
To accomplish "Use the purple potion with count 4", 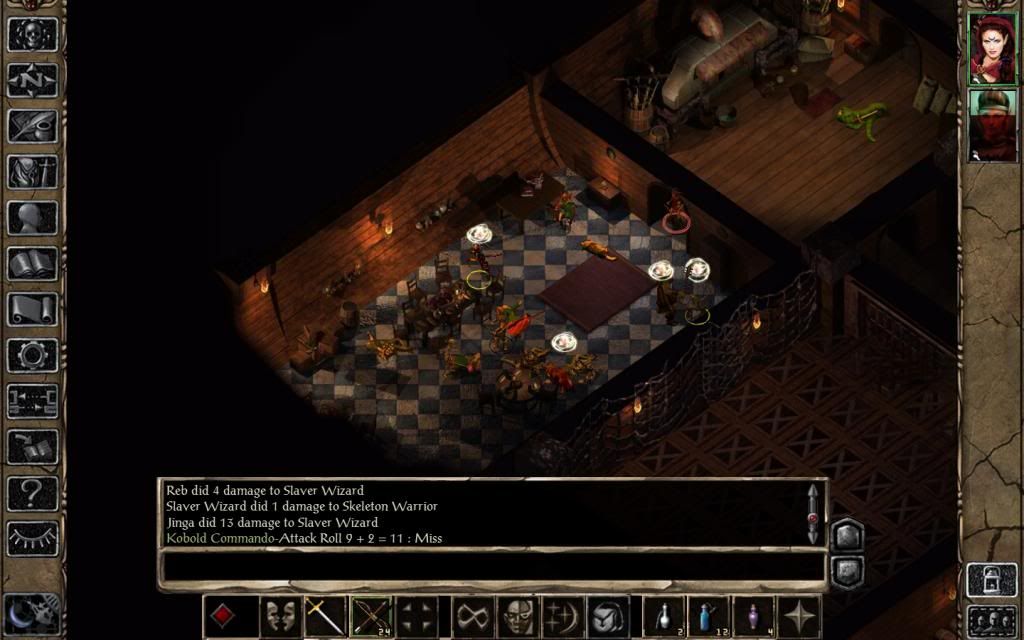I will [753, 616].
